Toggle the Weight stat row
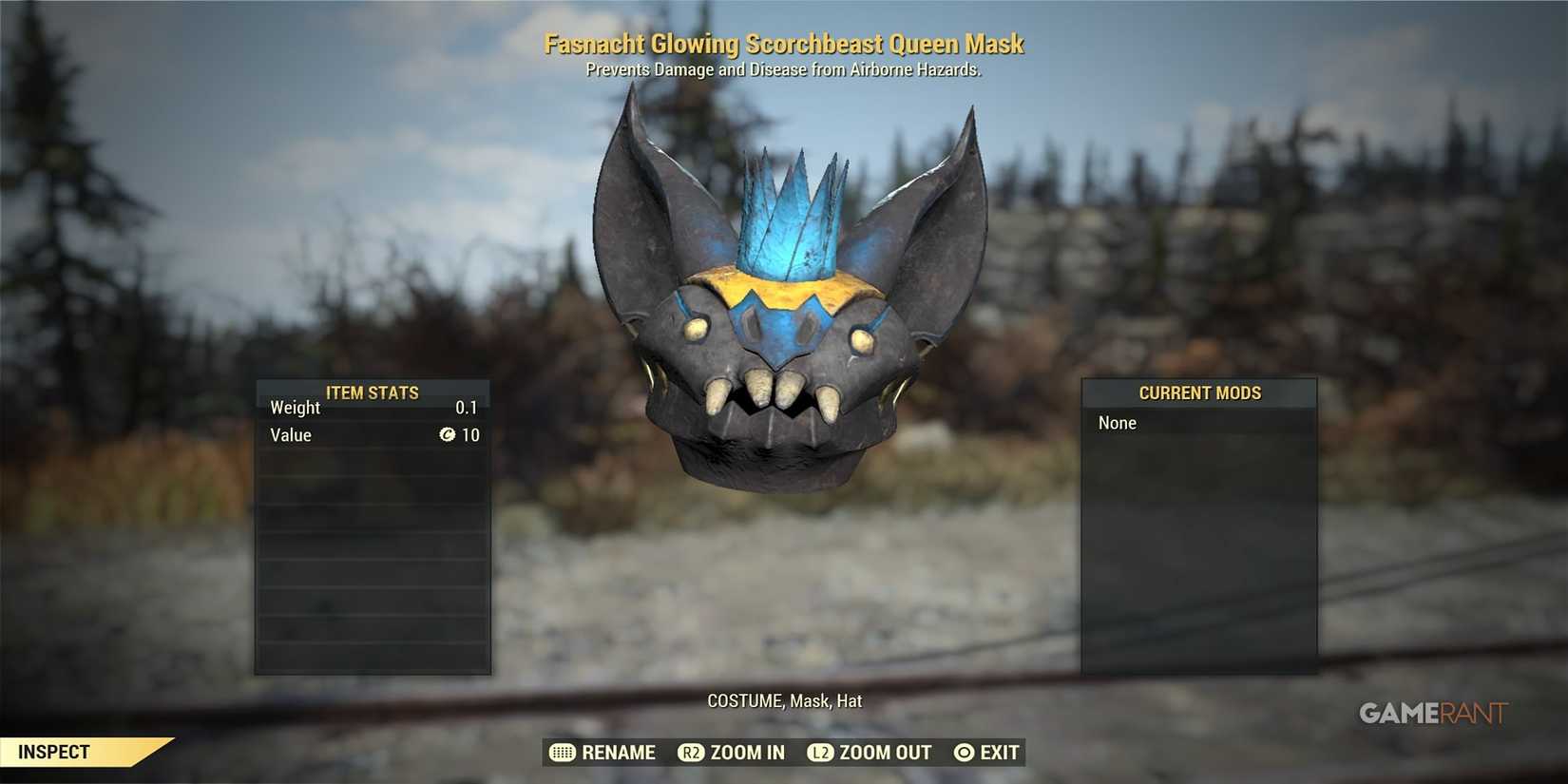Screen dimensions: 1568x784 coord(373,408)
